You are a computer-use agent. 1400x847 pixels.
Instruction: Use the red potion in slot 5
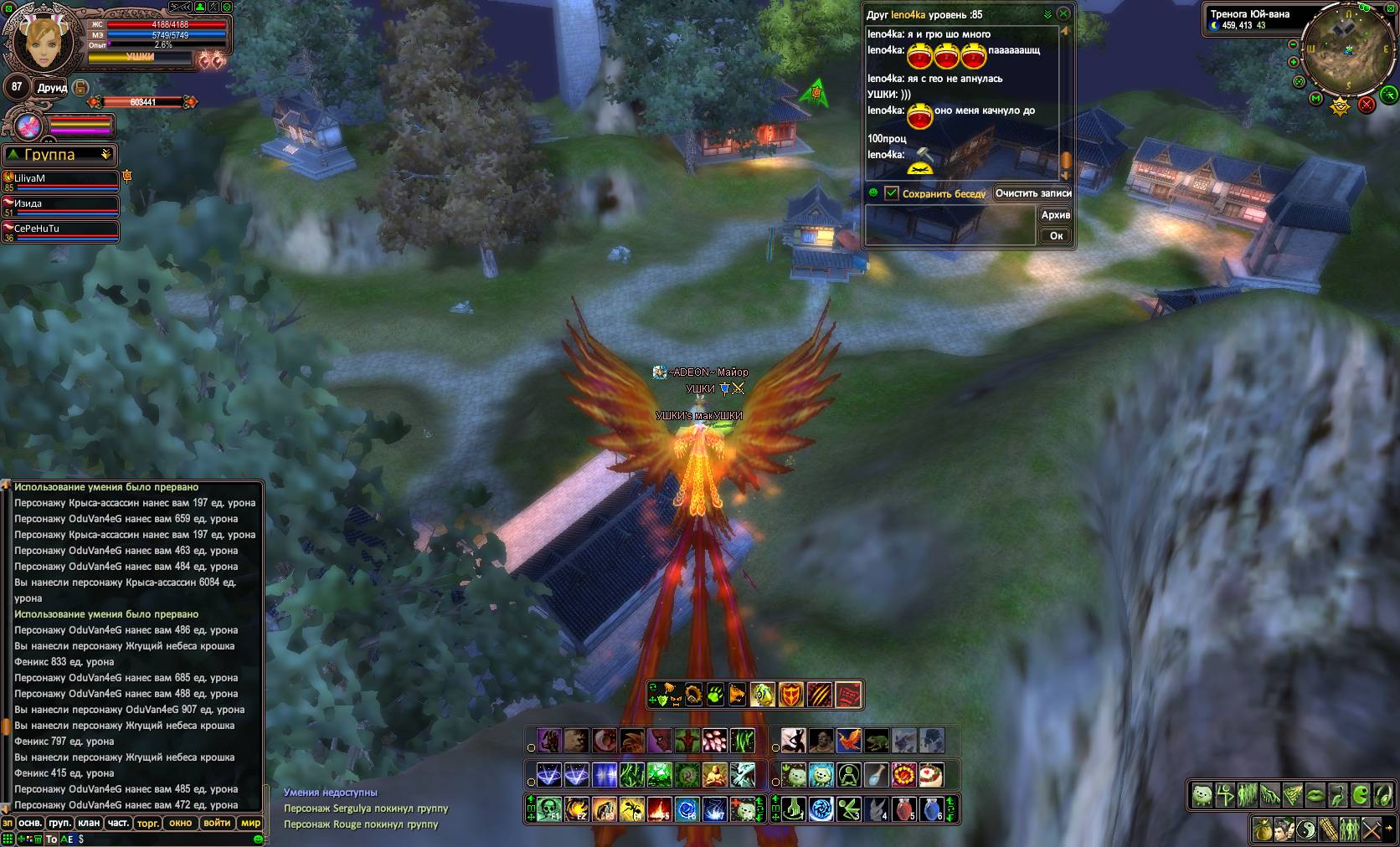(x=903, y=809)
